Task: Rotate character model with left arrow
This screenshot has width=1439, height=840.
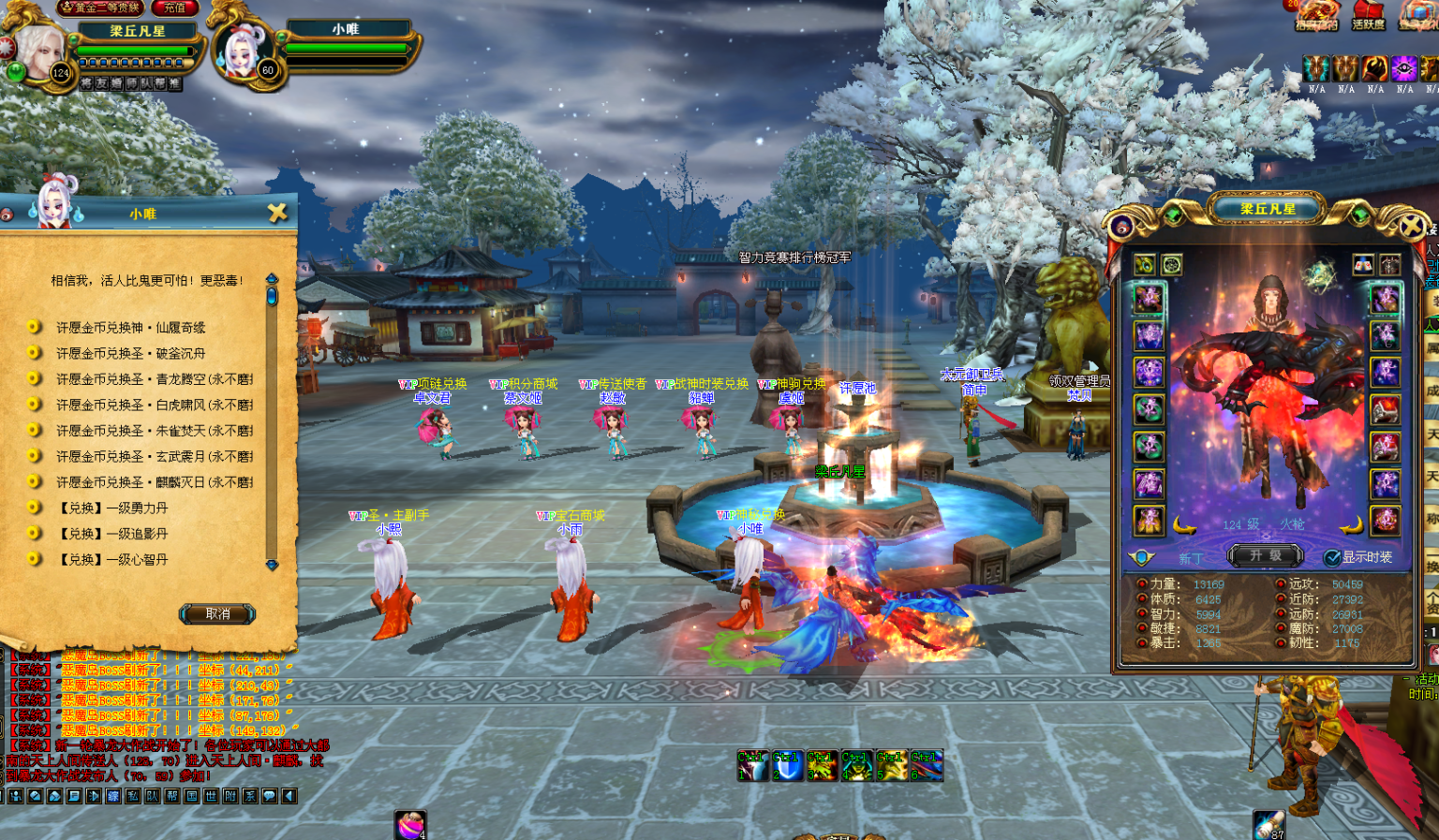Action: (1184, 525)
